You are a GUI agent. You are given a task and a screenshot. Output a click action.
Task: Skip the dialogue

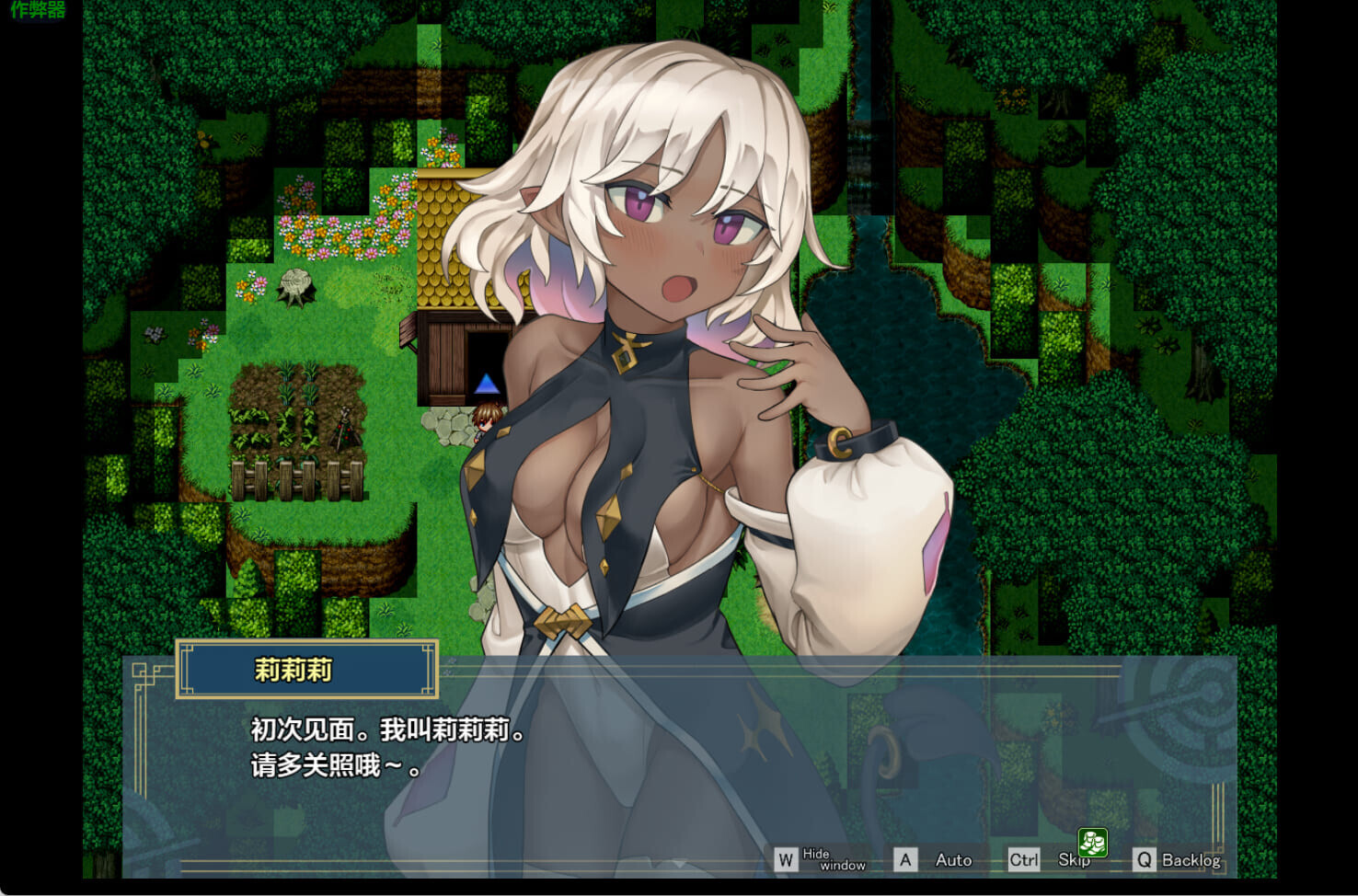(x=1049, y=860)
